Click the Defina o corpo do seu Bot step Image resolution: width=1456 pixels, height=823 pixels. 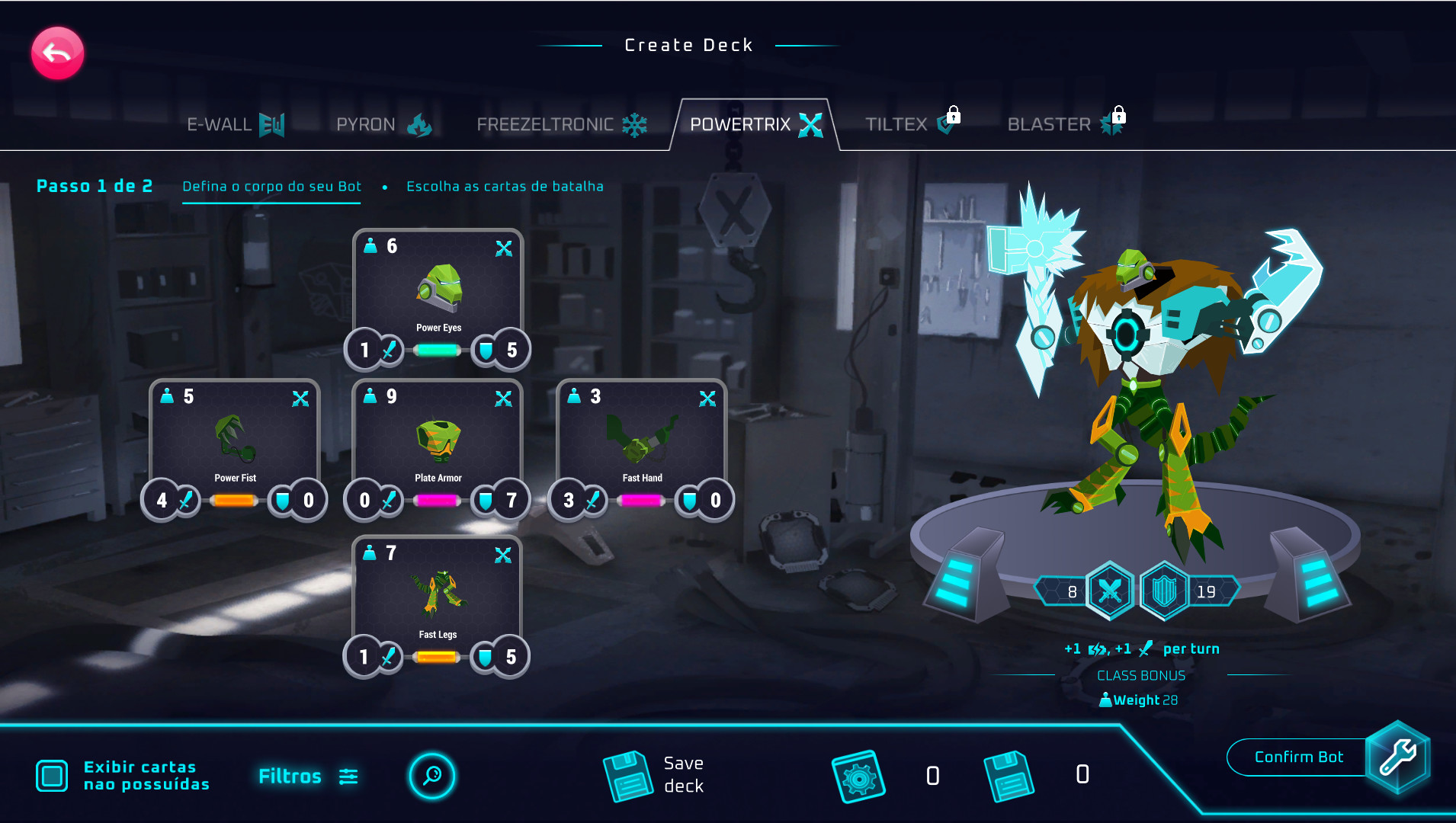[271, 187]
